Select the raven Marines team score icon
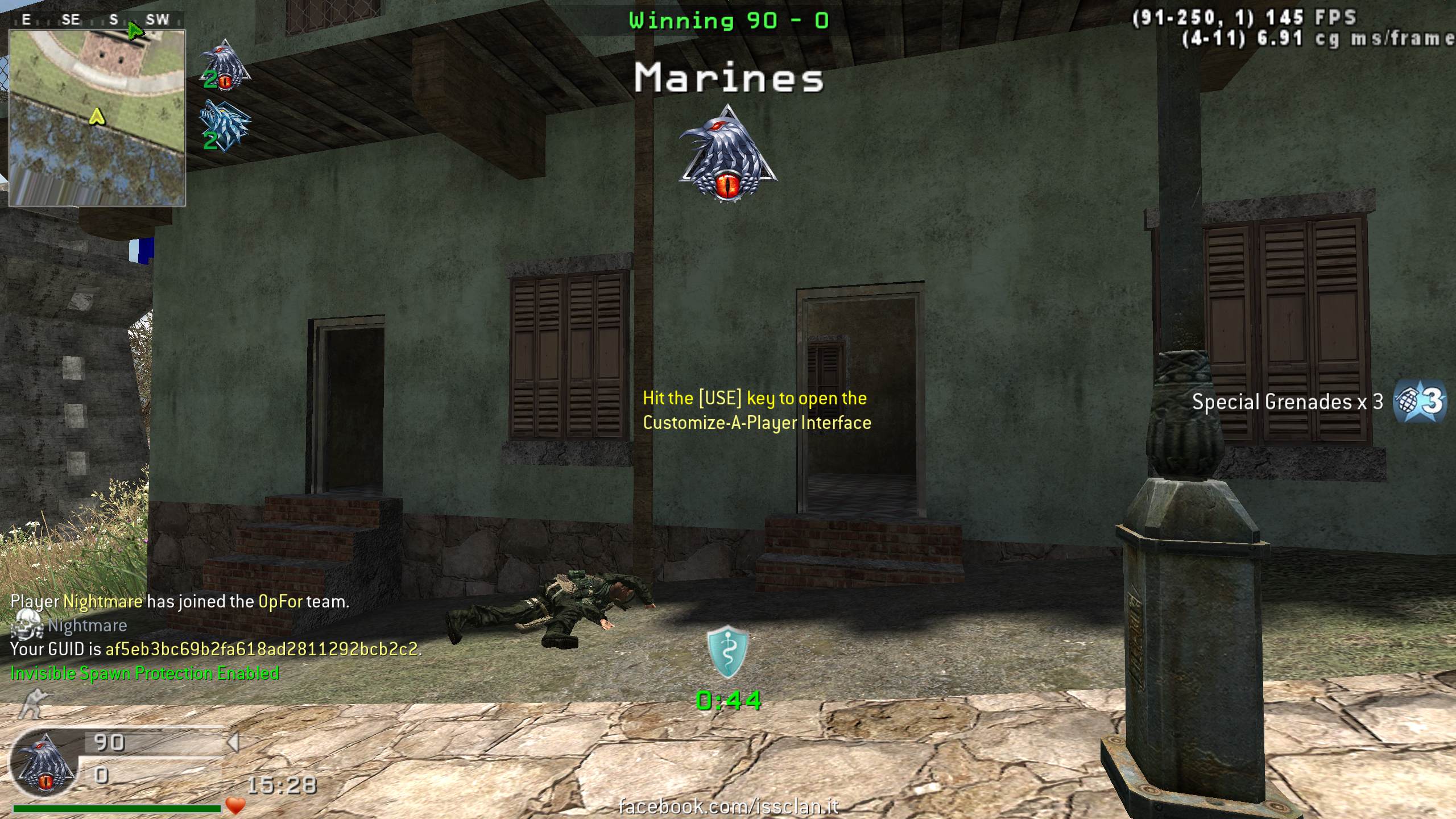The image size is (1456, 819). click(x=225, y=66)
